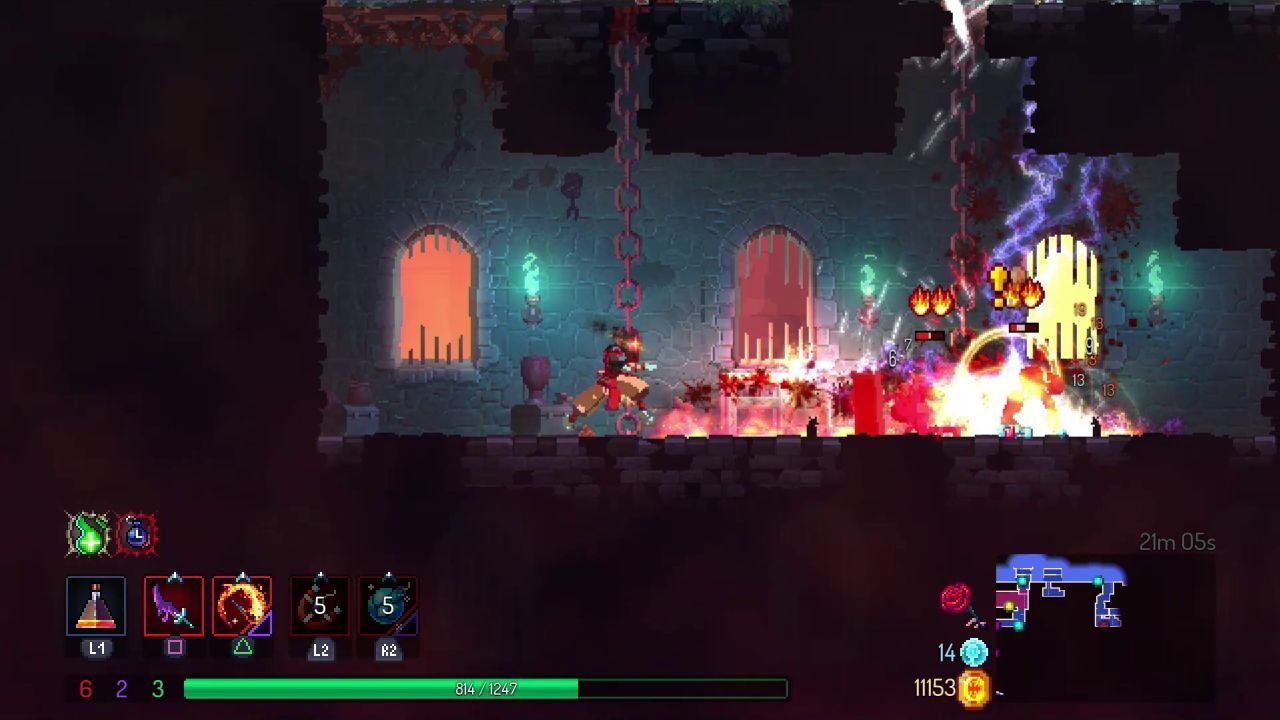Activate the blue orb skill slot
The image size is (1280, 720).
click(x=388, y=606)
